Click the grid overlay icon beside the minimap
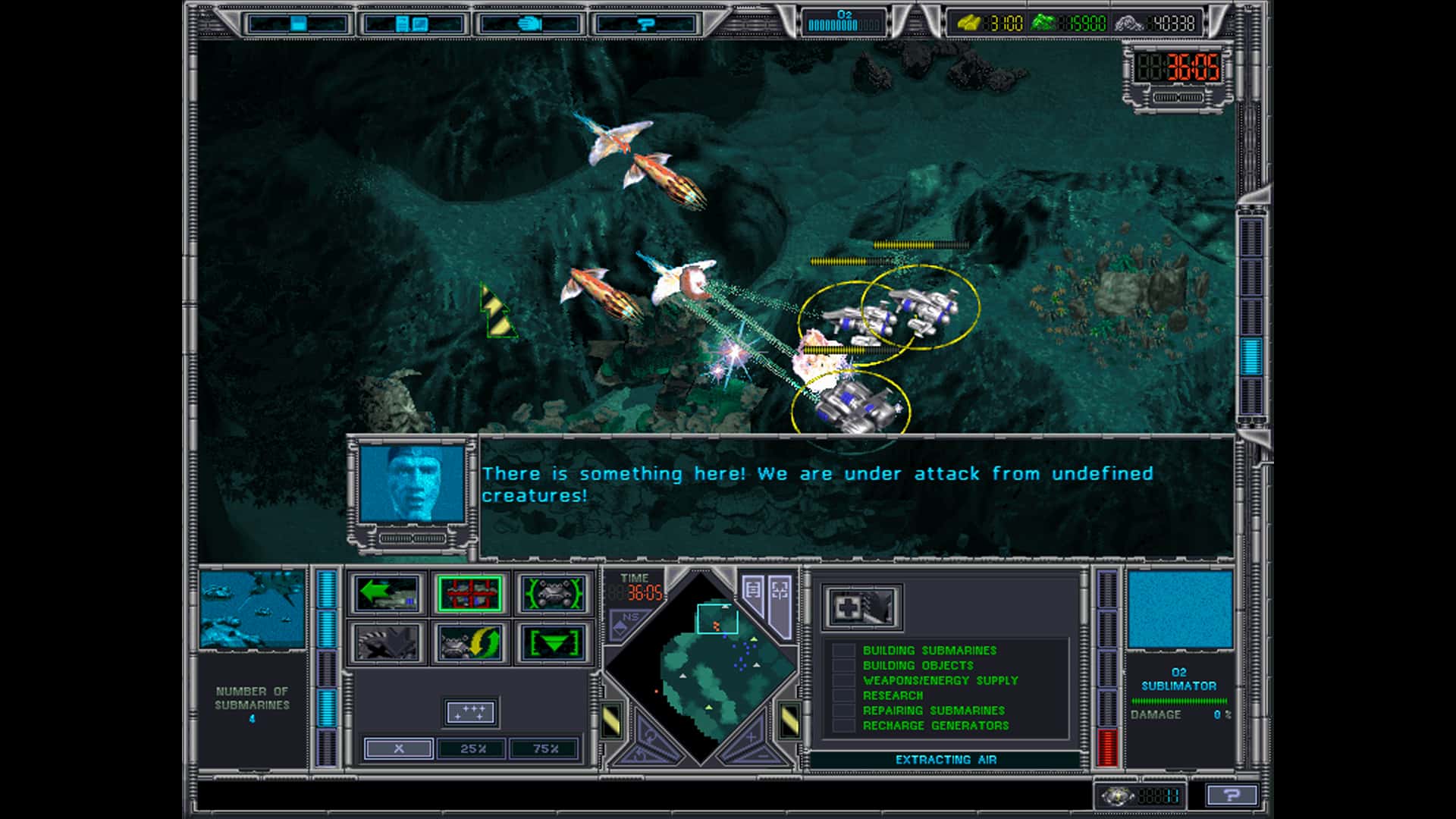 tap(780, 590)
